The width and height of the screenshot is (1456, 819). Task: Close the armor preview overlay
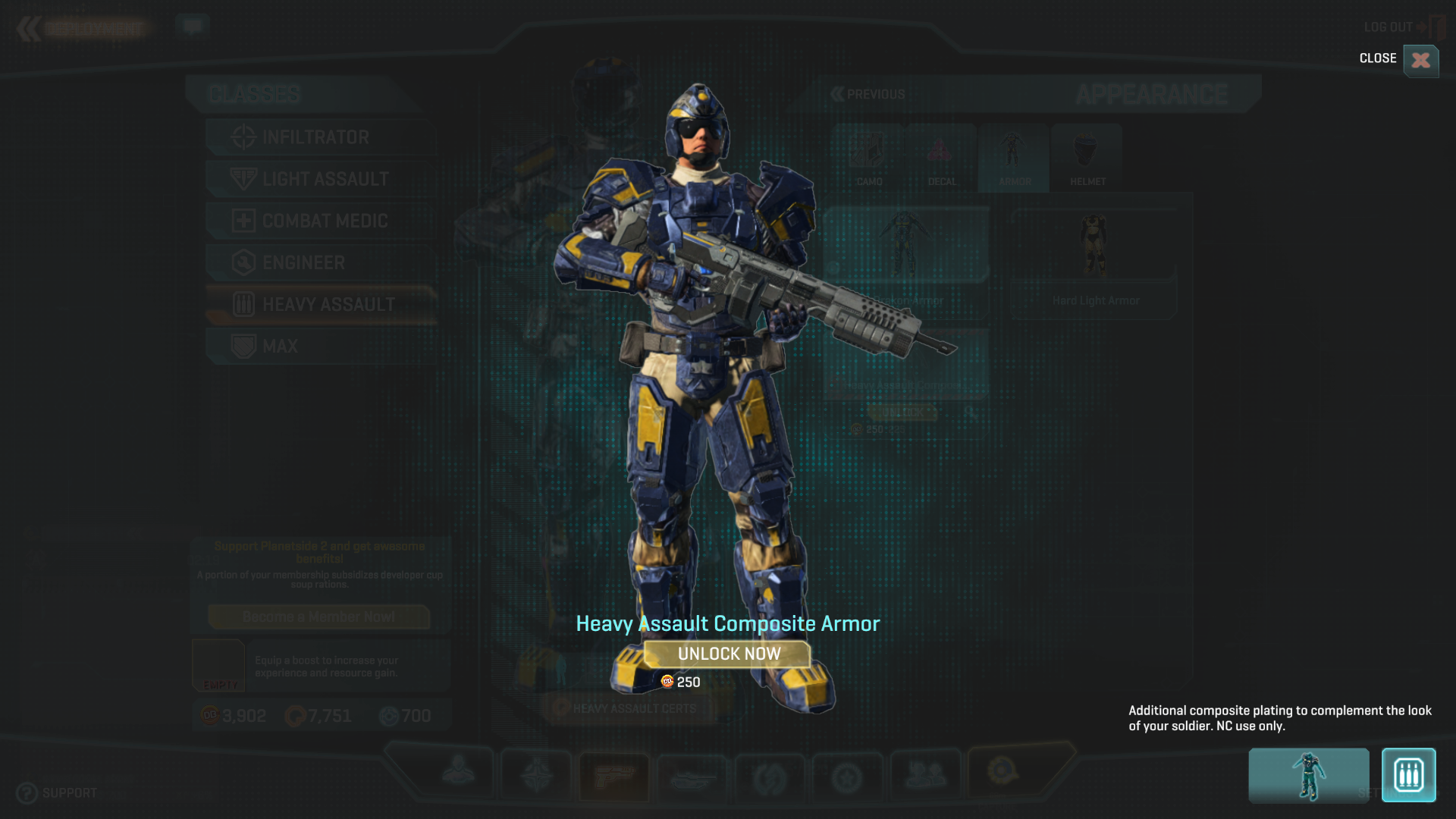click(1420, 60)
